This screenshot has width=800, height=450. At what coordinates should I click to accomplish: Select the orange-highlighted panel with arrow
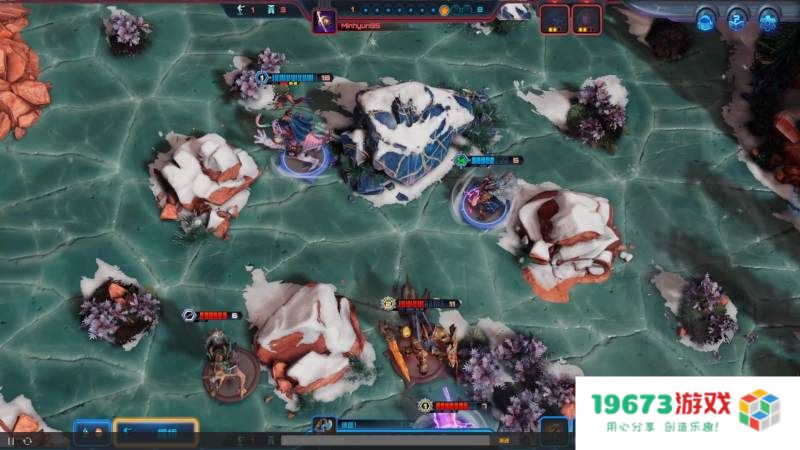click(x=155, y=432)
